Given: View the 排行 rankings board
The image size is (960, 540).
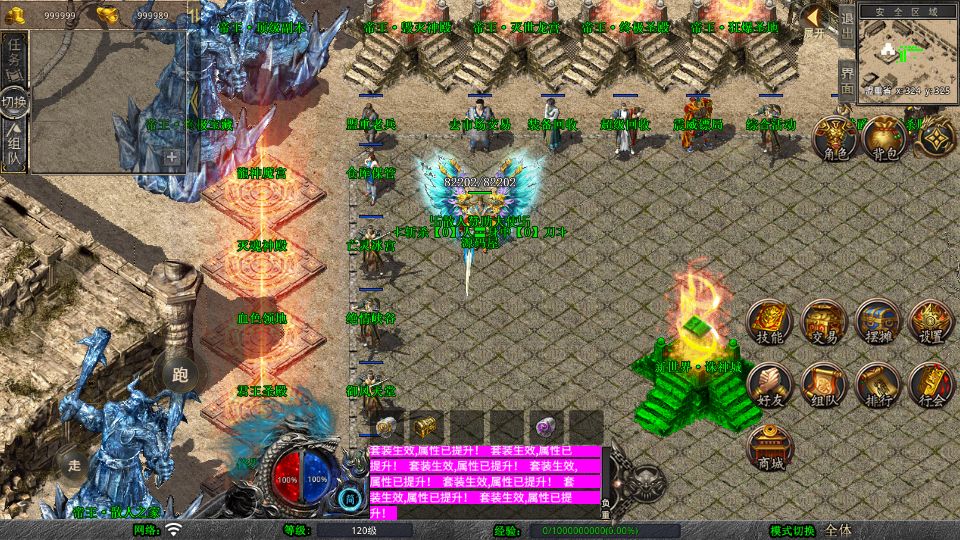Looking at the screenshot, I should (878, 386).
